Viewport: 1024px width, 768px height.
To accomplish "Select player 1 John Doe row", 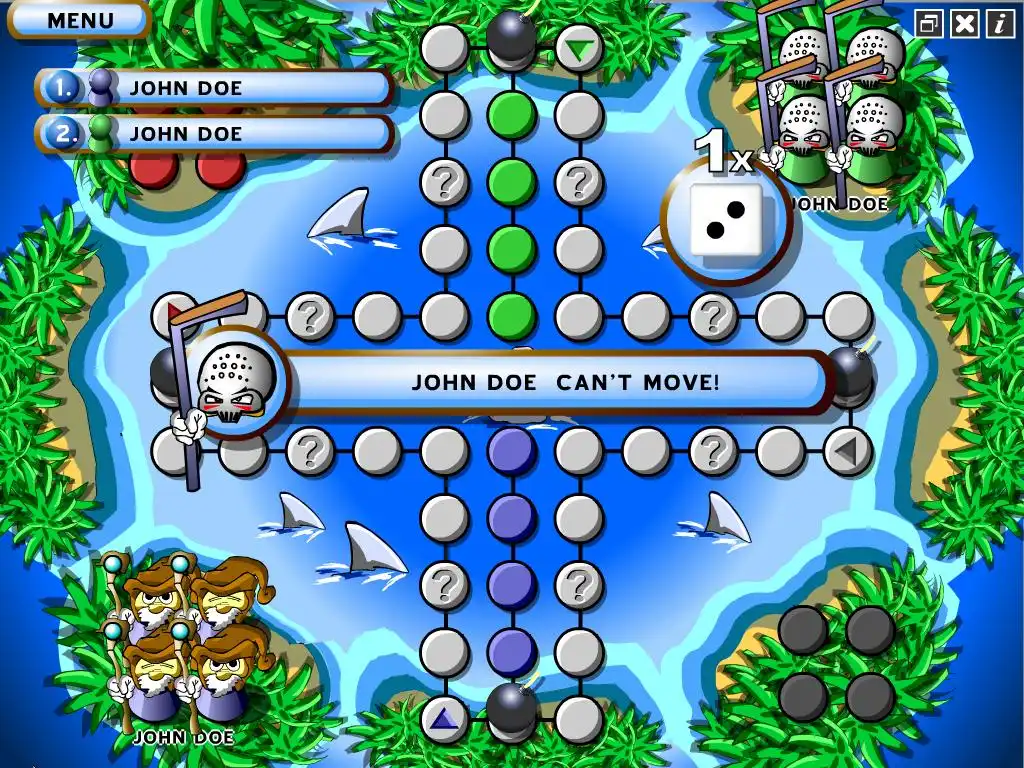I will [215, 88].
